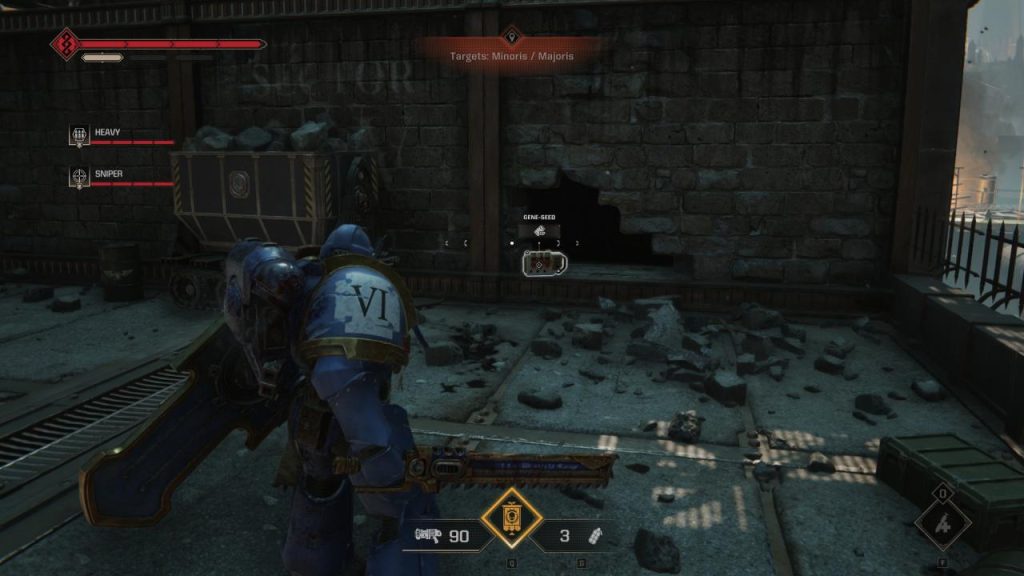Screen dimensions: 1024x576
Task: Click the Targets: Minoris / Majoris objective banner
Action: click(x=512, y=54)
